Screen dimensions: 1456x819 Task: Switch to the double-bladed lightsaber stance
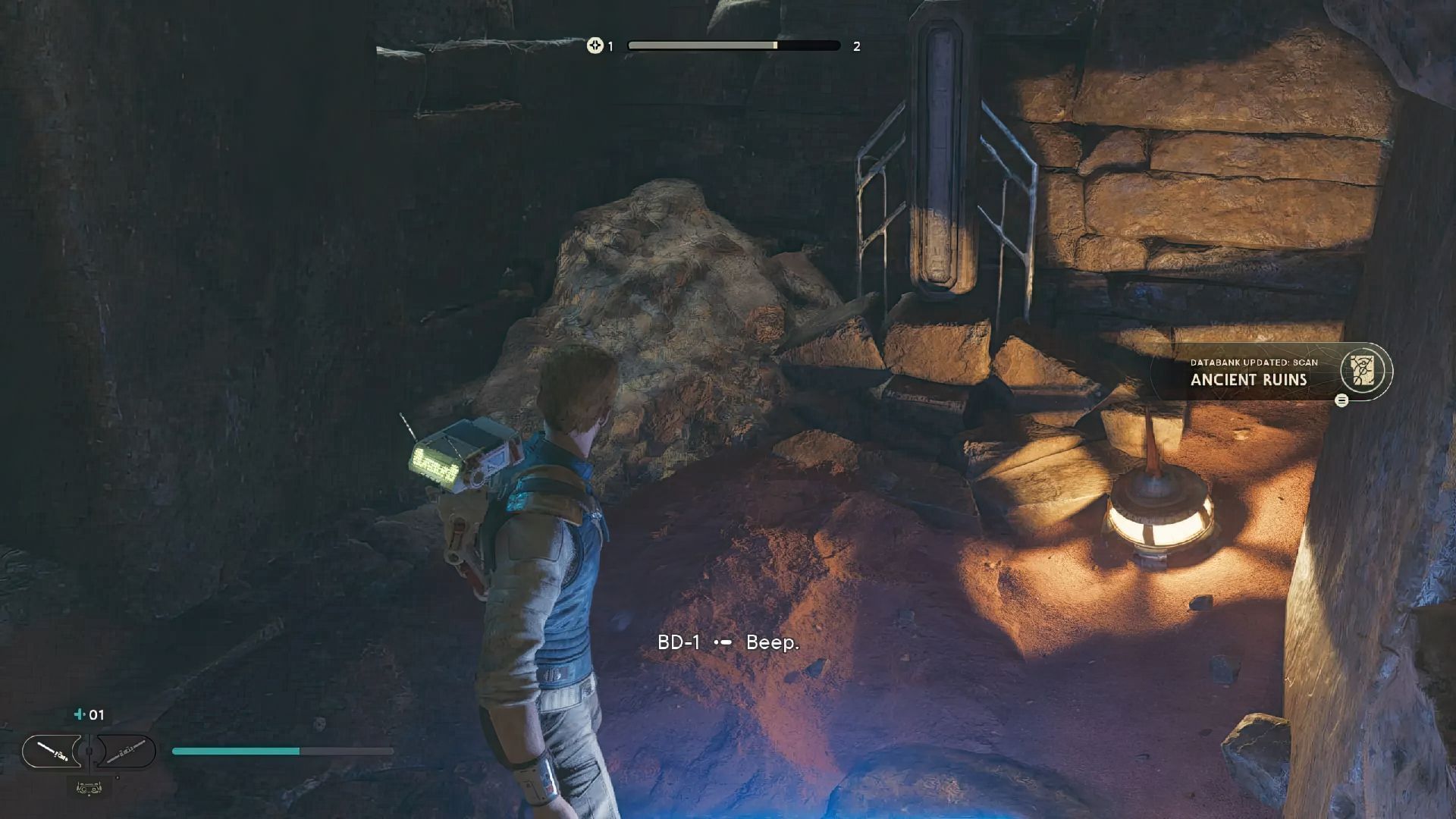click(126, 752)
